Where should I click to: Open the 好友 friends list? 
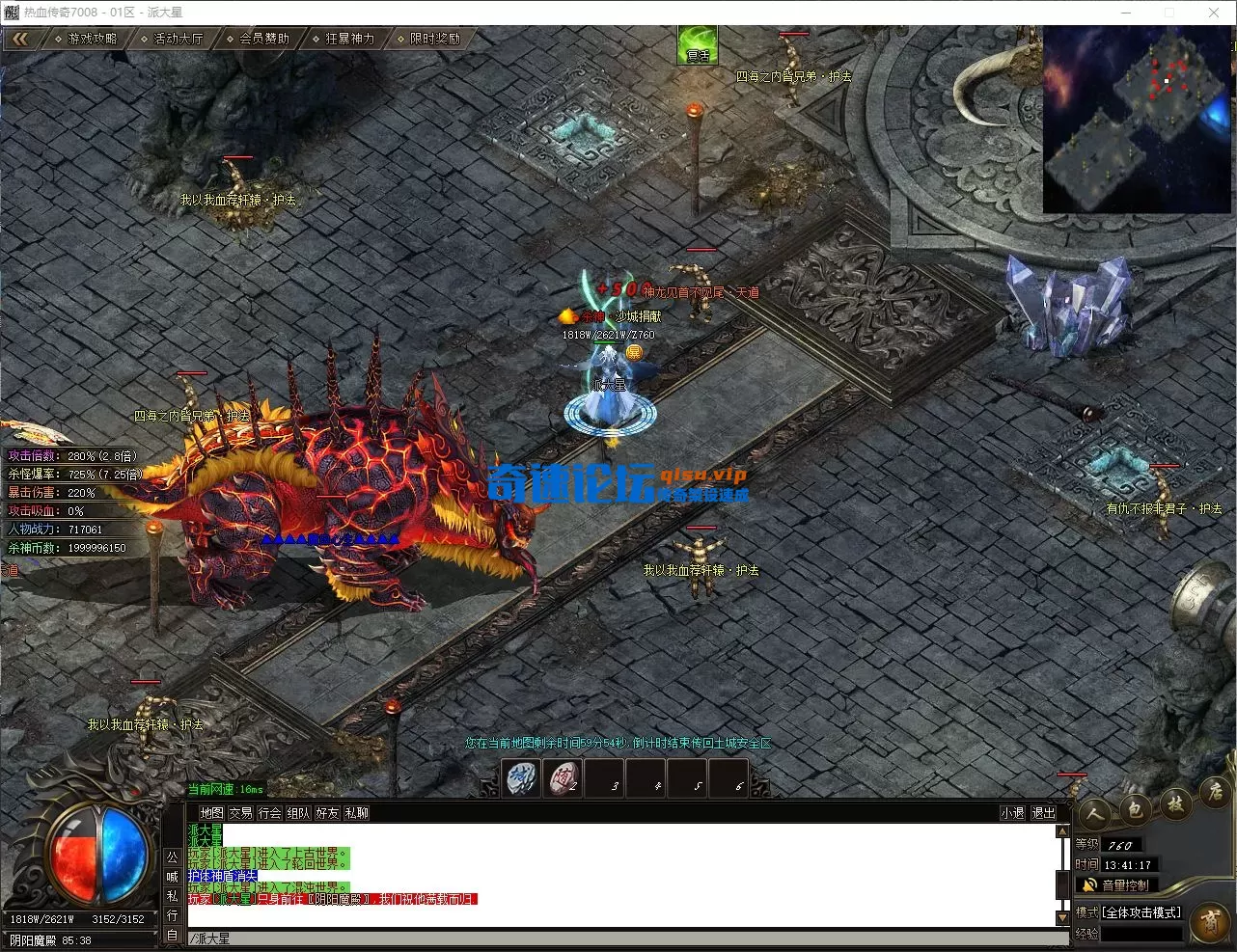327,813
